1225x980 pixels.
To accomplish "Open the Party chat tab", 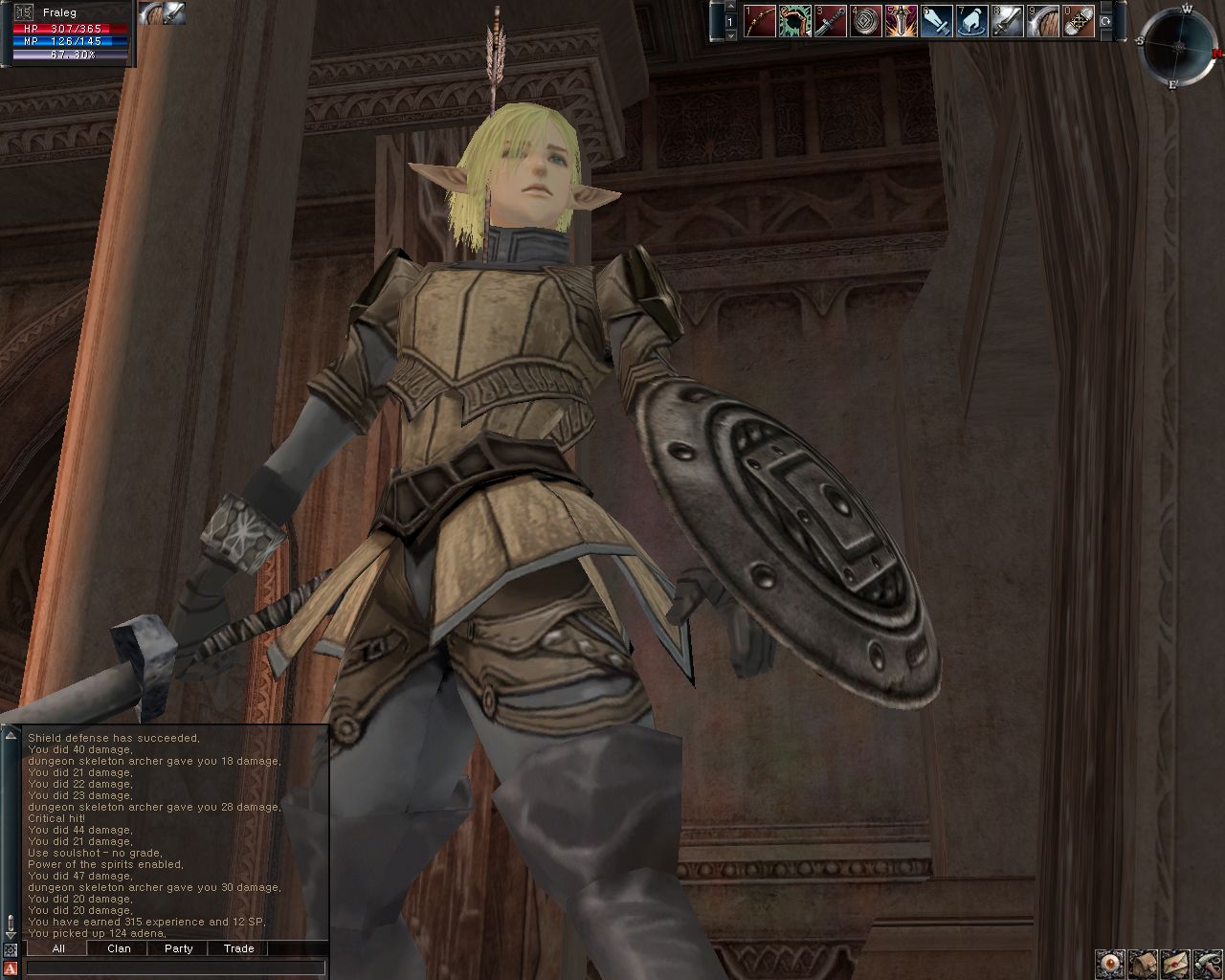I will [x=178, y=948].
